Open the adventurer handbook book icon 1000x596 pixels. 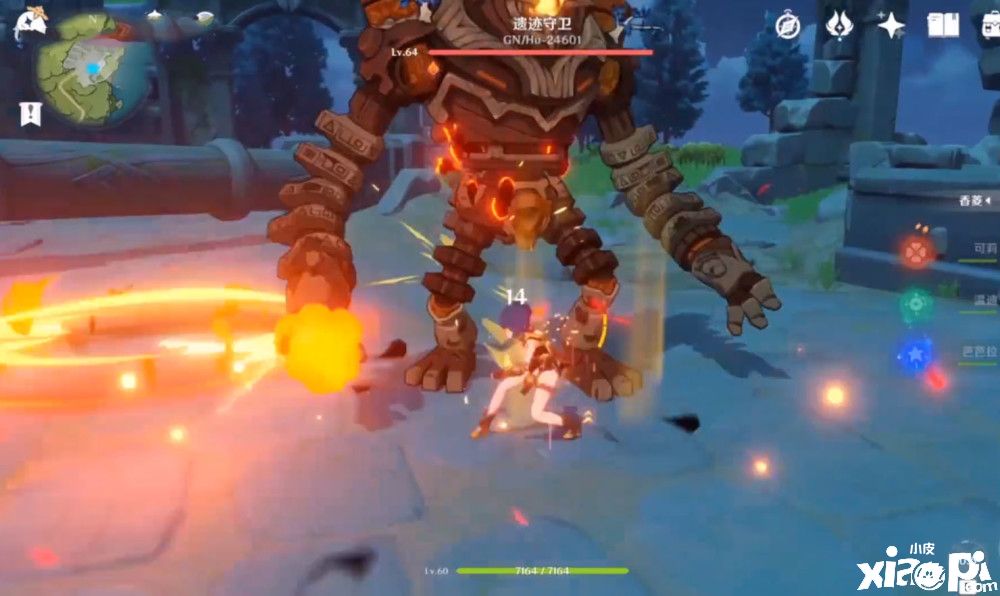click(x=942, y=25)
